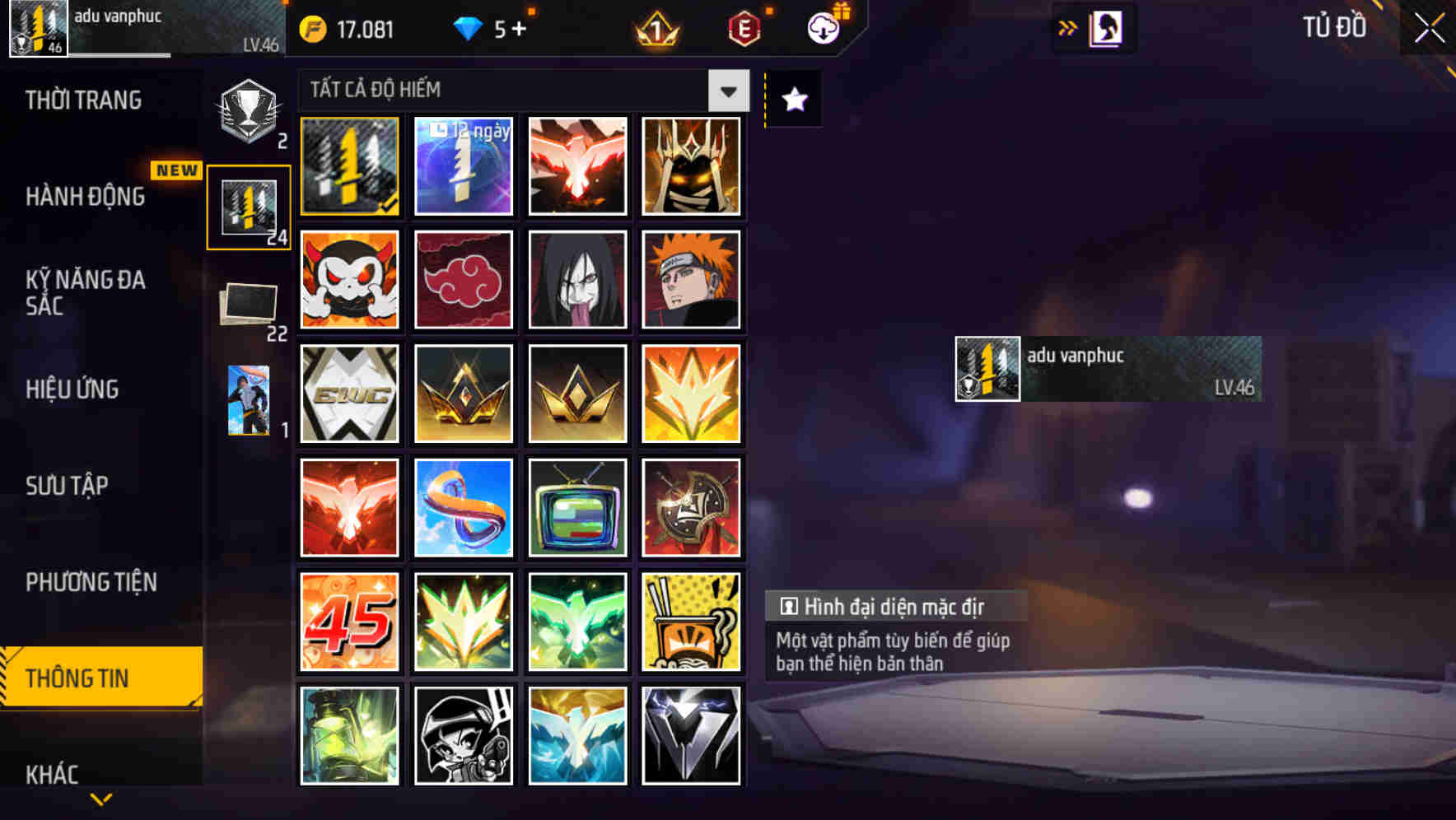Switch to the THỜI TRANG tab

(82, 100)
